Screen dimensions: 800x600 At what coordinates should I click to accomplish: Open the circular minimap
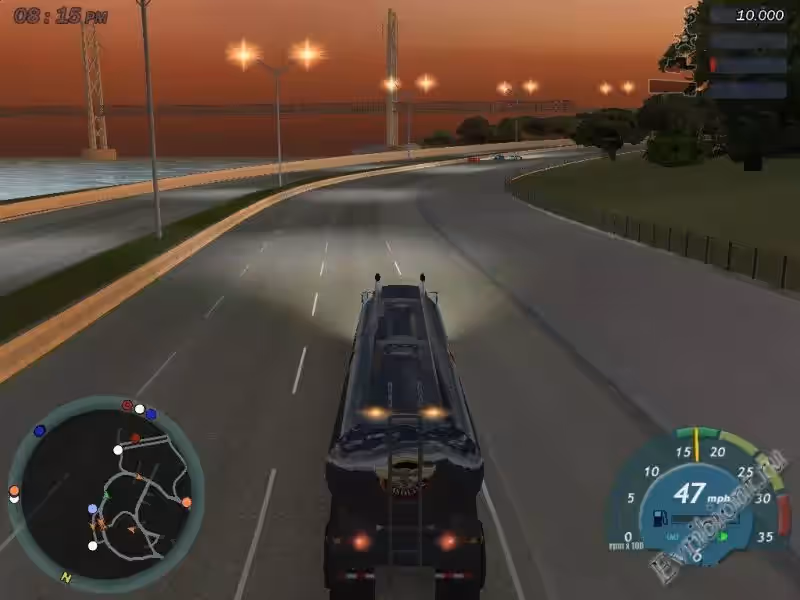(x=104, y=492)
